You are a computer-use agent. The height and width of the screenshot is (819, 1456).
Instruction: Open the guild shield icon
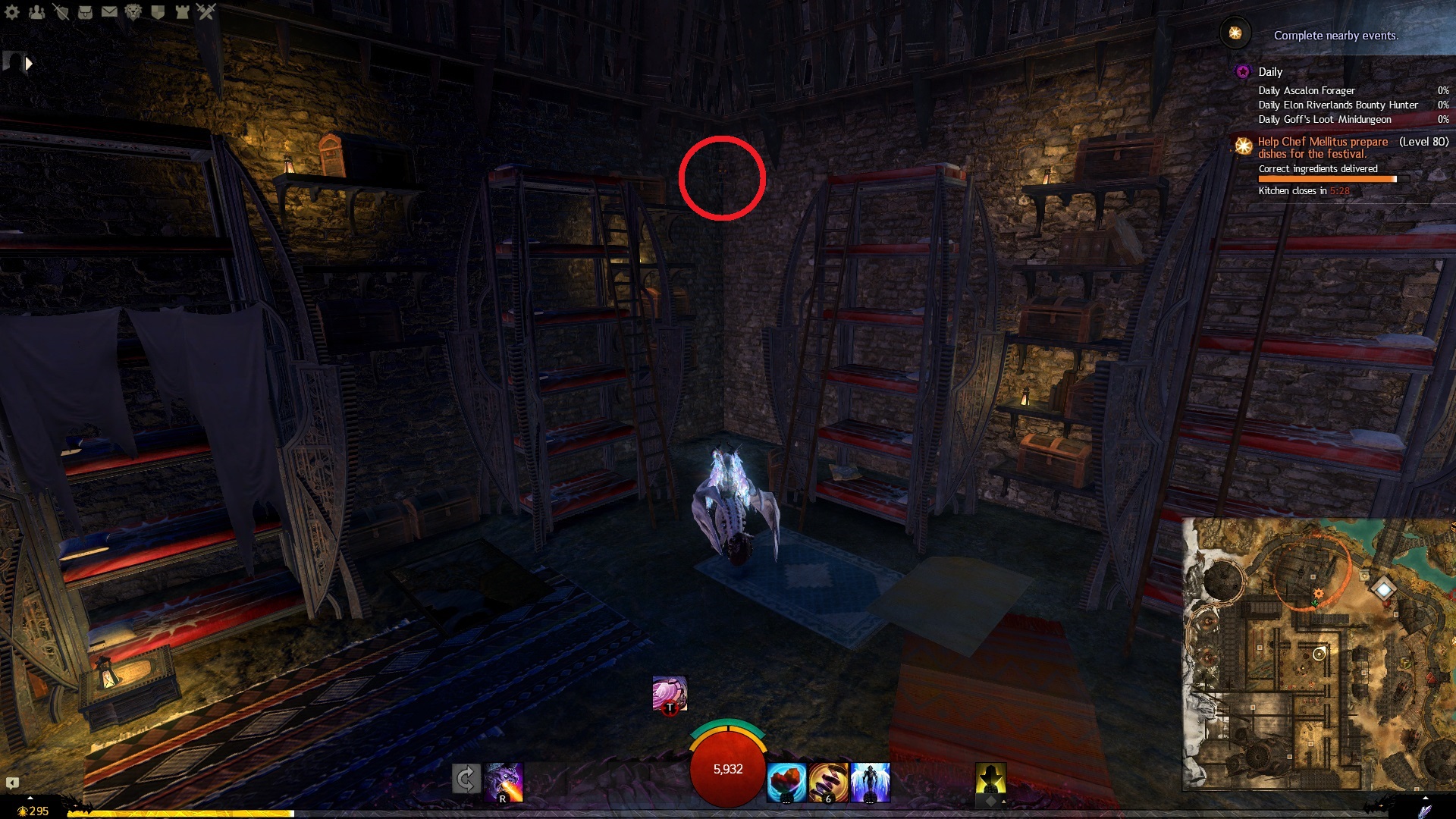(x=158, y=11)
